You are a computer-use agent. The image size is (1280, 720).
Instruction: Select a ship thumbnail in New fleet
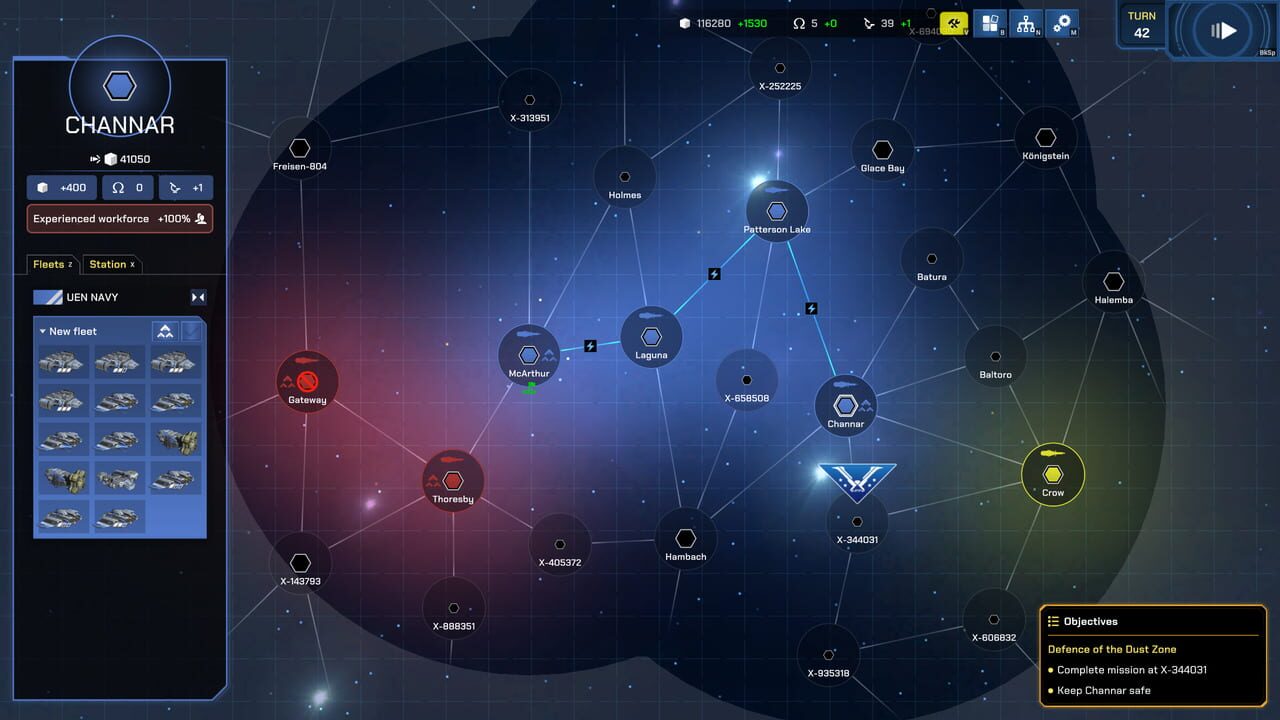61,361
